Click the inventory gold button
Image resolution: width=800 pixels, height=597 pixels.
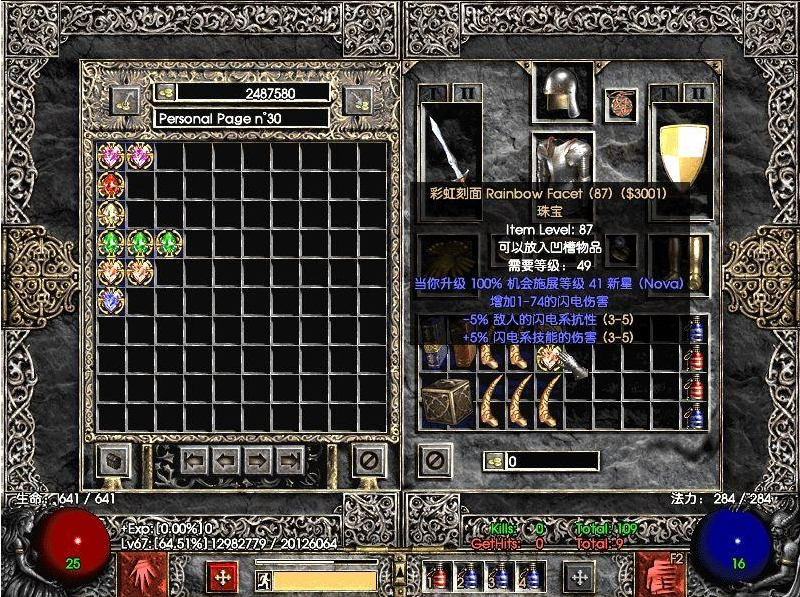click(x=494, y=461)
